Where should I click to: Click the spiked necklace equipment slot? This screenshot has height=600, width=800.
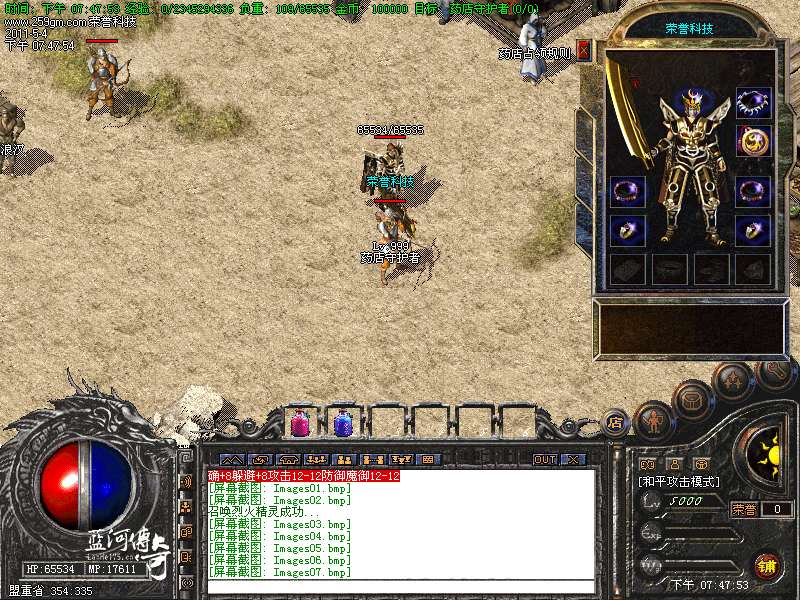[x=753, y=102]
